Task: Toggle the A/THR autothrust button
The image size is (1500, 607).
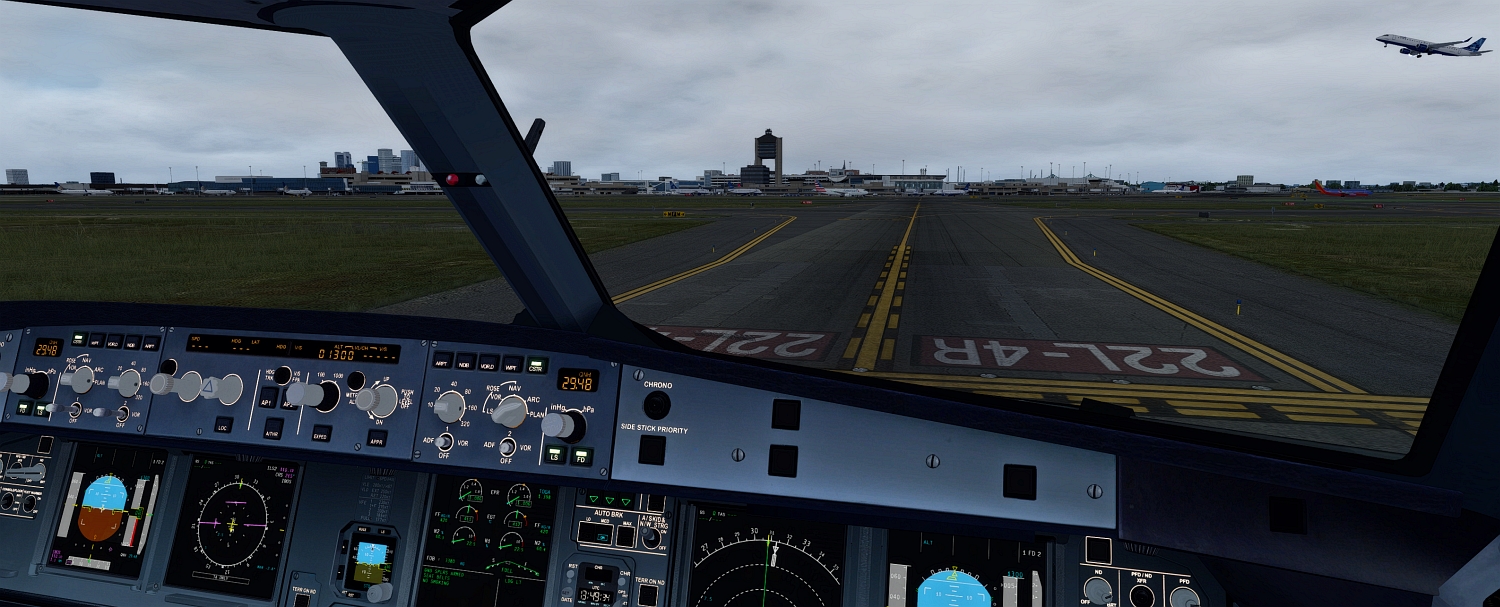Action: (272, 430)
